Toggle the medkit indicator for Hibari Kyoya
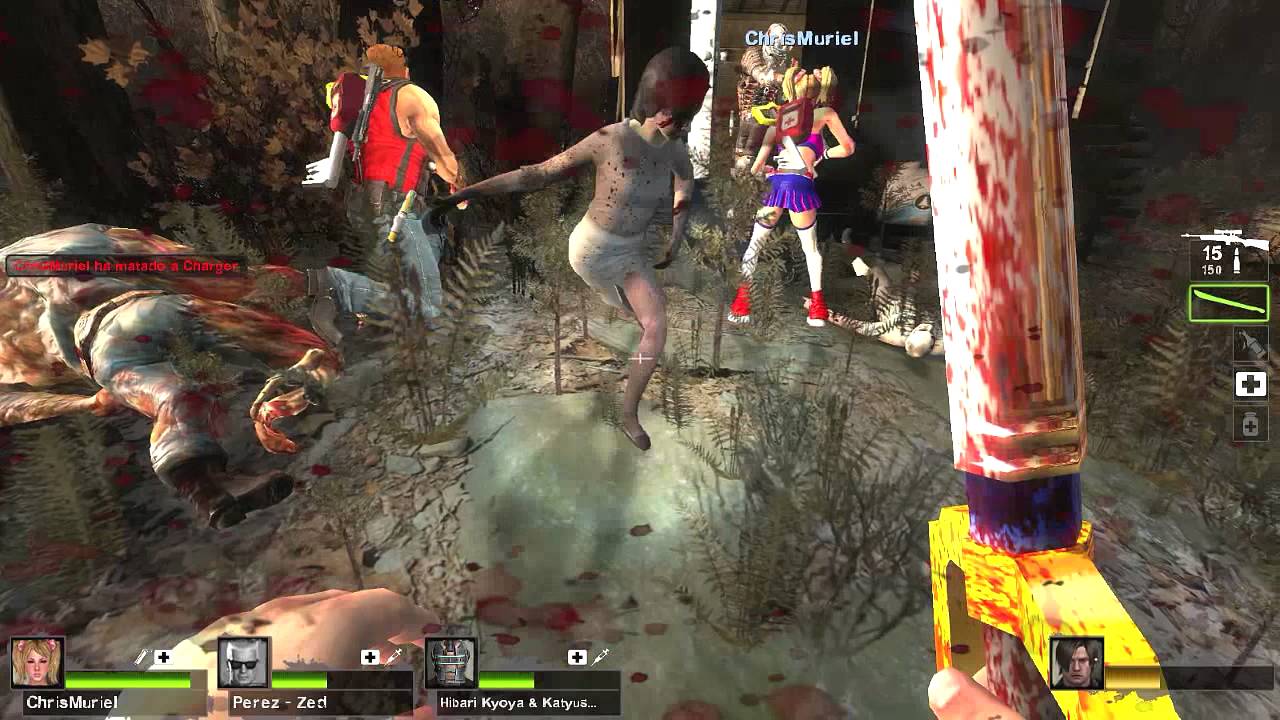This screenshot has width=1280, height=720. tap(576, 659)
